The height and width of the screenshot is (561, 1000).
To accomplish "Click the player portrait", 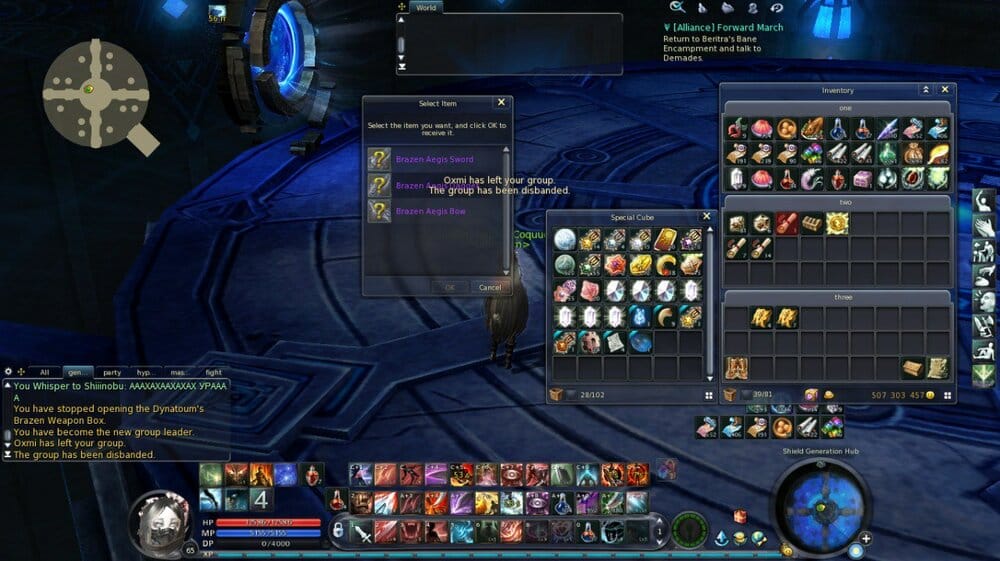I will point(164,521).
